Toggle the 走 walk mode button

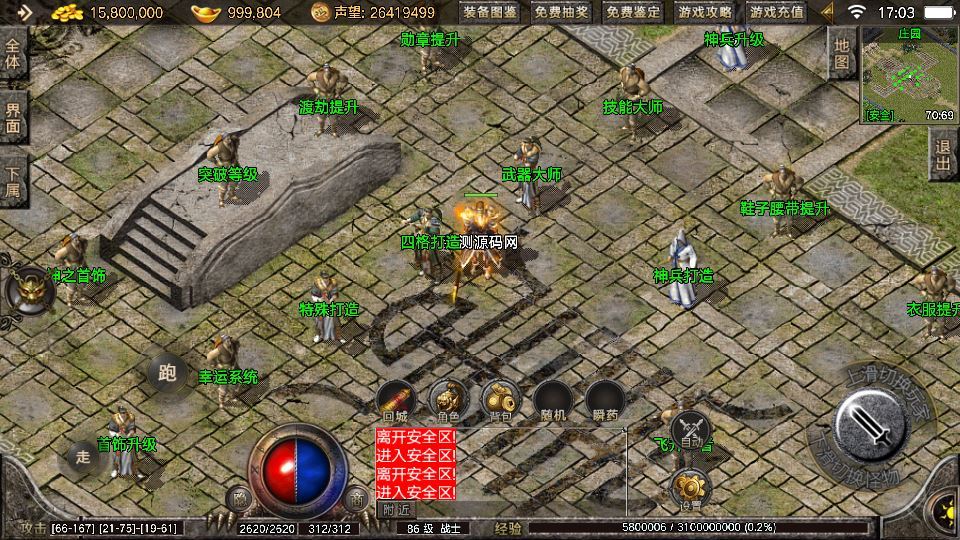(x=84, y=458)
